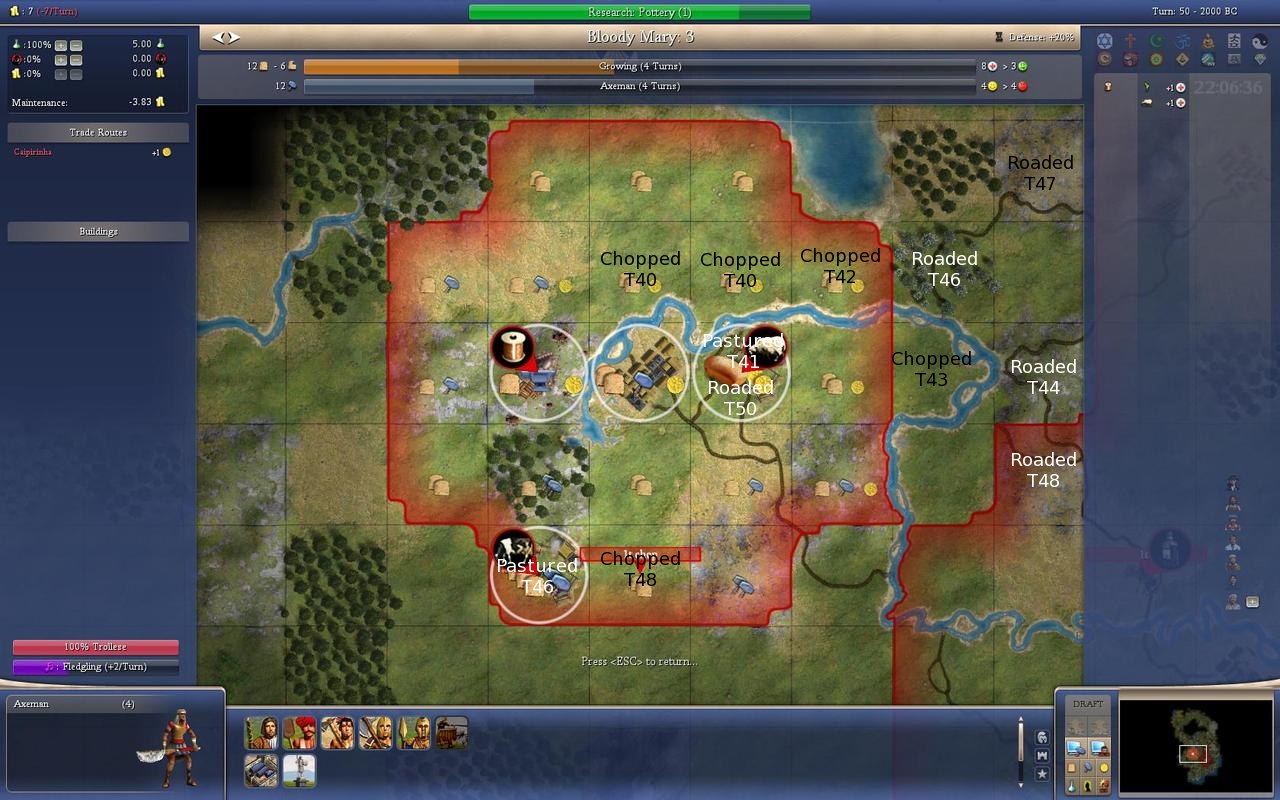The width and height of the screenshot is (1280, 800).
Task: Click the minimap
Action: click(1193, 740)
